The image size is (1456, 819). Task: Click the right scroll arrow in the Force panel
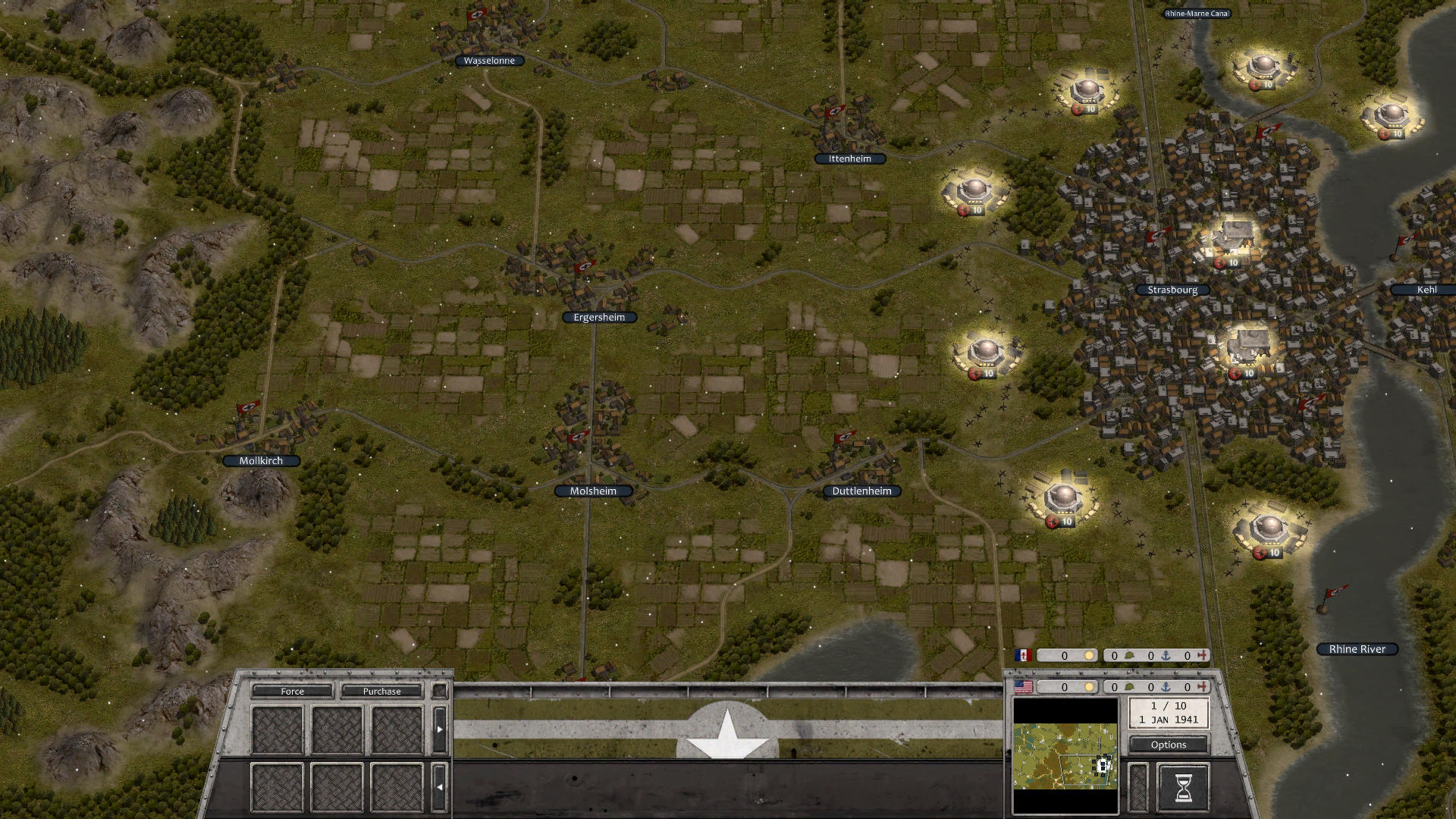click(x=440, y=730)
